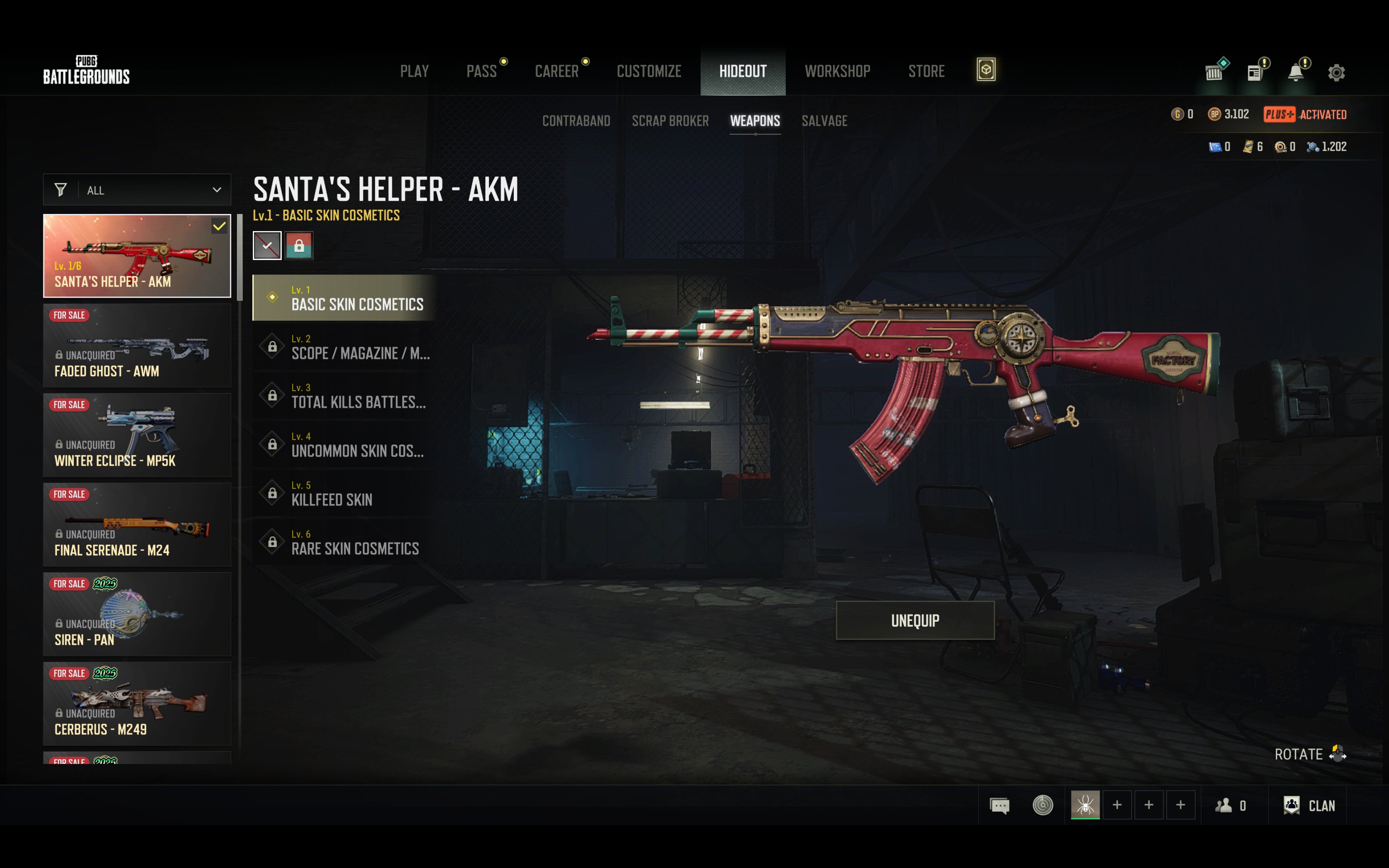This screenshot has width=1389, height=868.
Task: Open the settings gear icon
Action: click(x=1336, y=72)
